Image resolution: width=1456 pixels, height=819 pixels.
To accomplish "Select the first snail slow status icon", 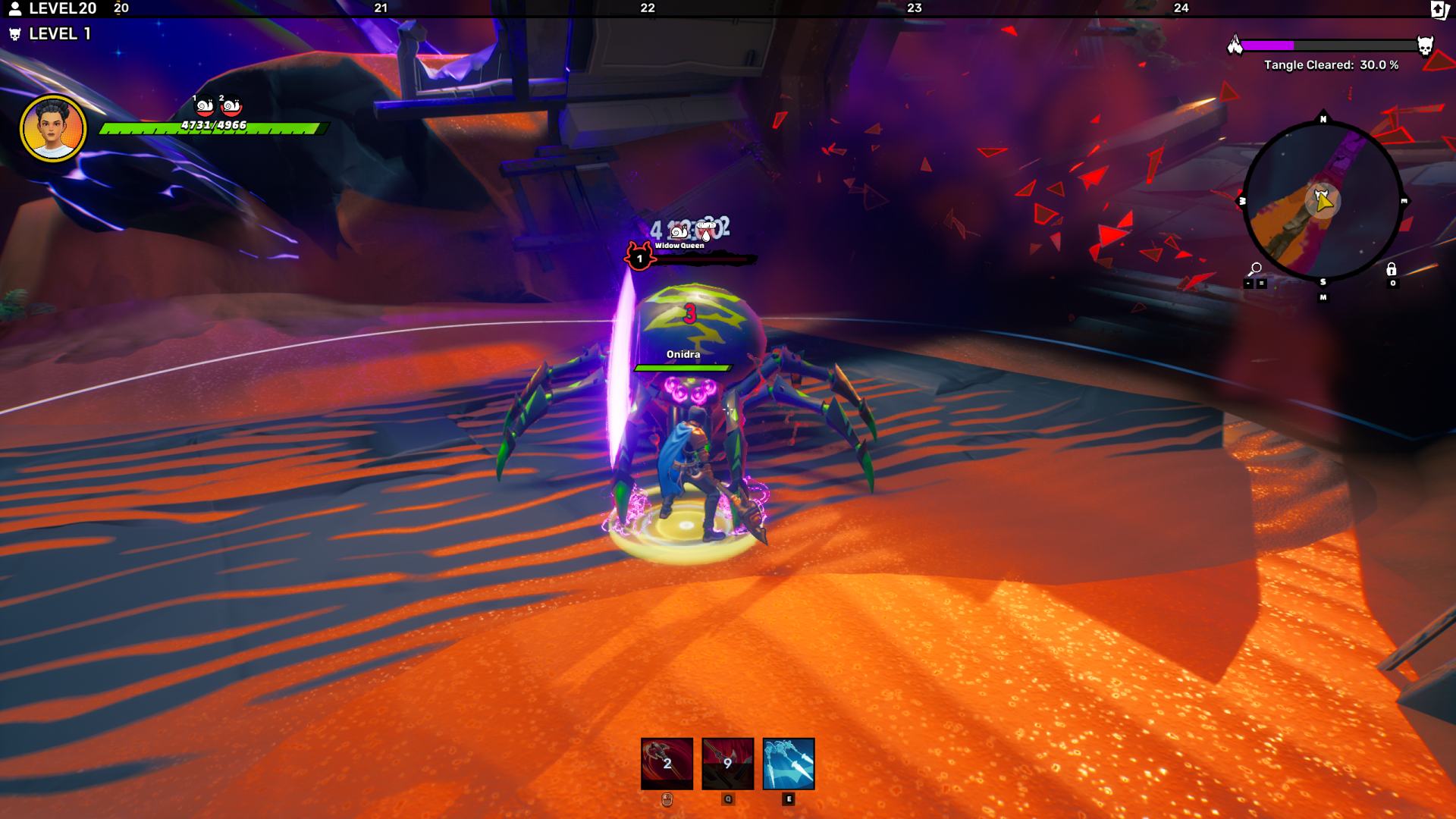I will tap(205, 106).
